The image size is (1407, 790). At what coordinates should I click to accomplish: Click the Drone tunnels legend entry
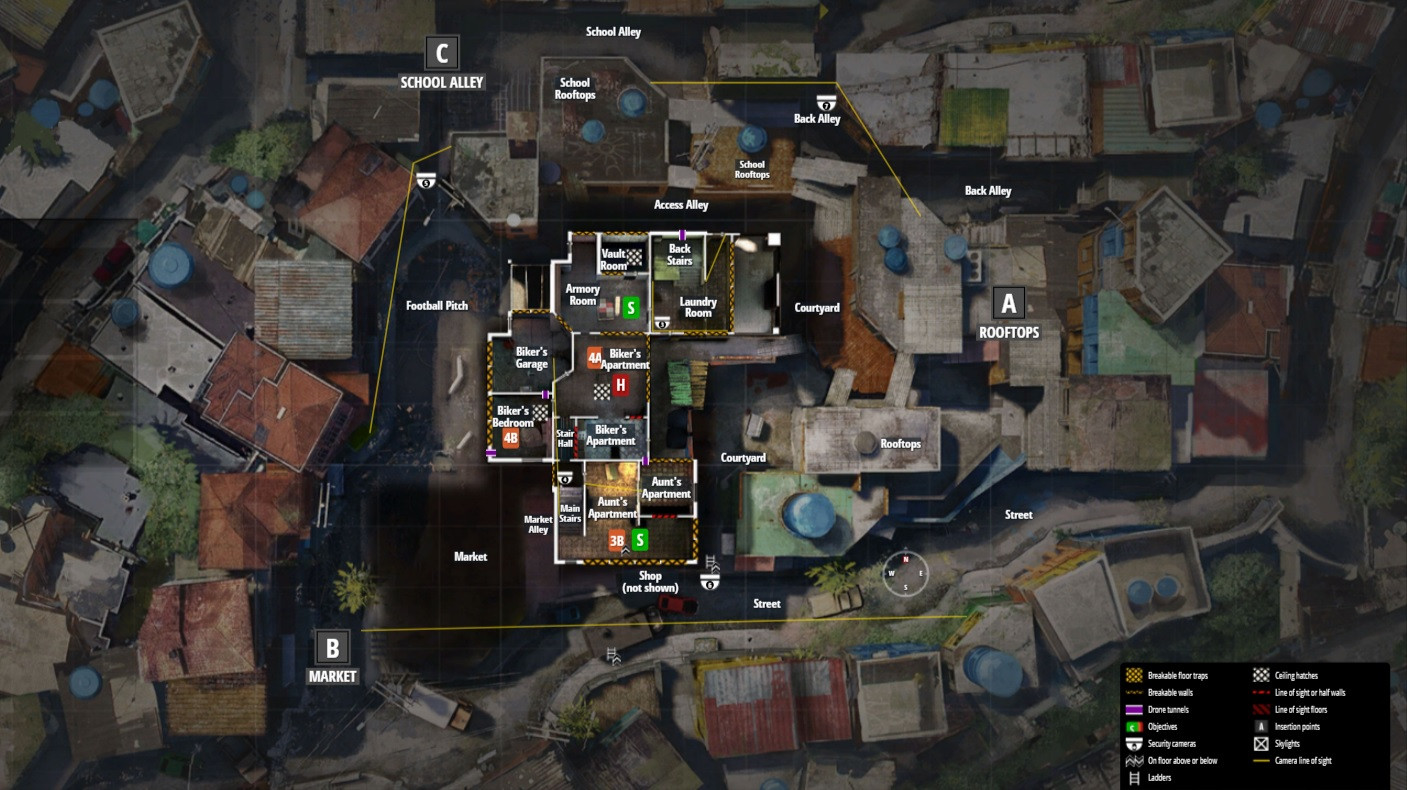click(x=1169, y=709)
